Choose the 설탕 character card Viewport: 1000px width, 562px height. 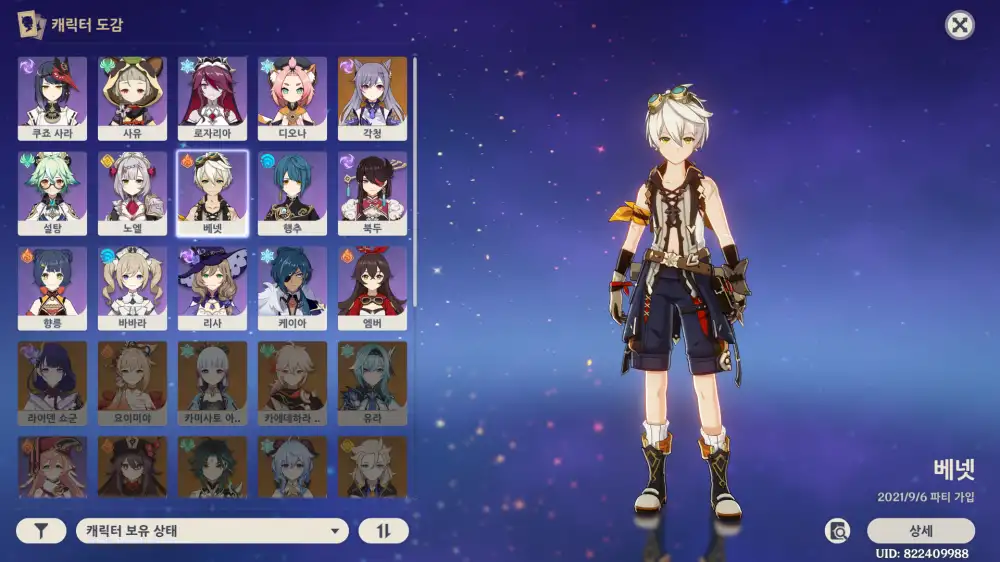pos(52,193)
